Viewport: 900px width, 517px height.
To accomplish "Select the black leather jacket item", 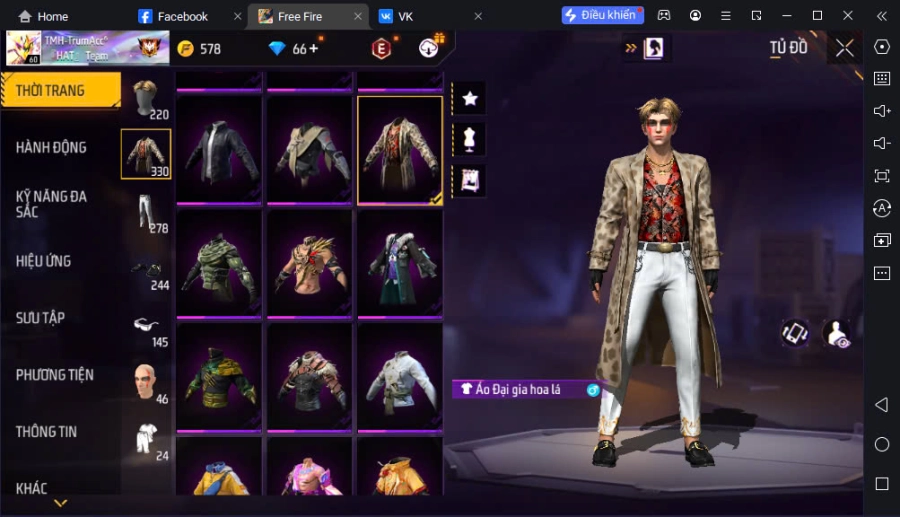I will pyautogui.click(x=220, y=150).
